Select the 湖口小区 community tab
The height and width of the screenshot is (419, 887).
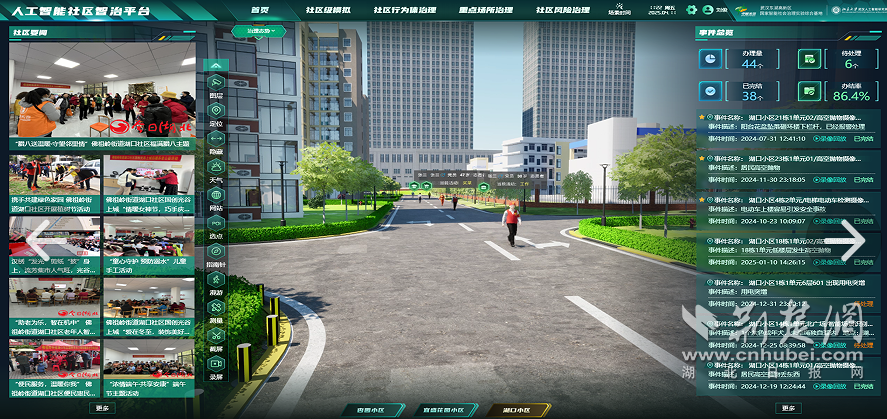tap(516, 410)
